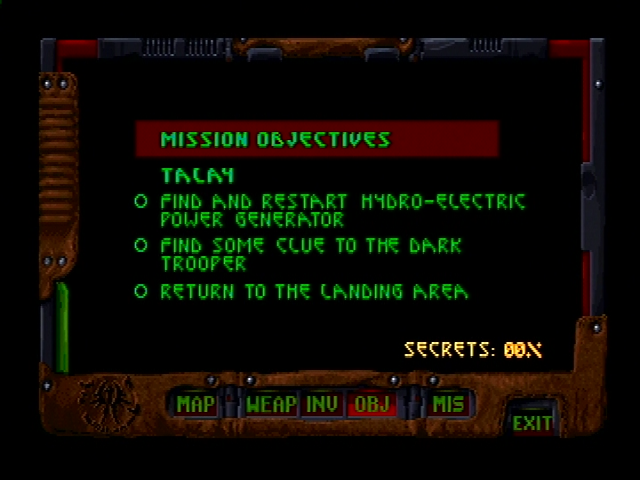This screenshot has height=480, width=640.
Task: Select the OBJ objectives tab
Action: point(371,404)
